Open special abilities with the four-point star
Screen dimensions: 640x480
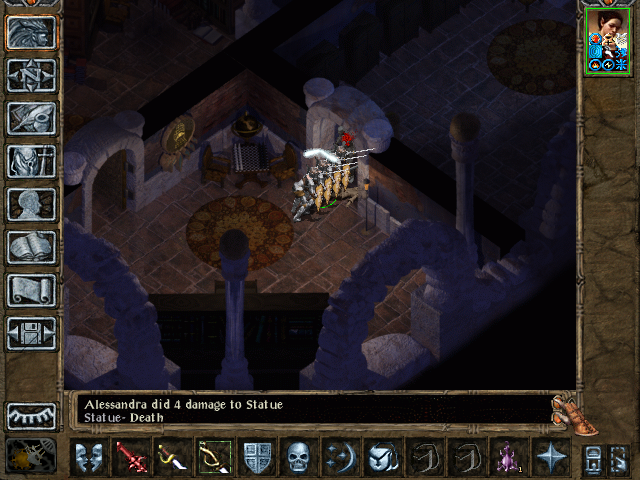tap(550, 457)
